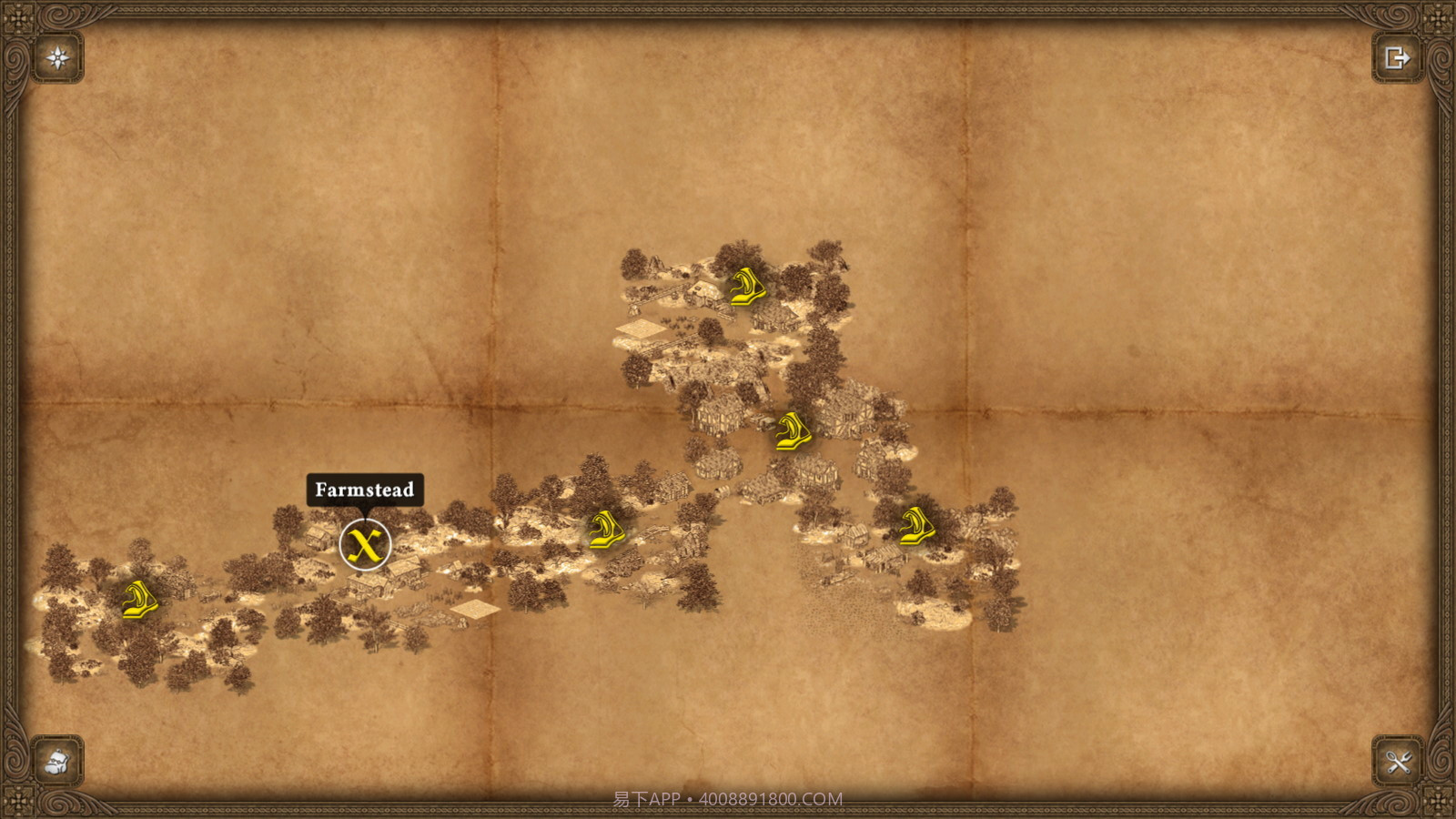This screenshot has height=819, width=1456.
Task: Choose the northernmost yellow footprint marker
Action: [746, 287]
